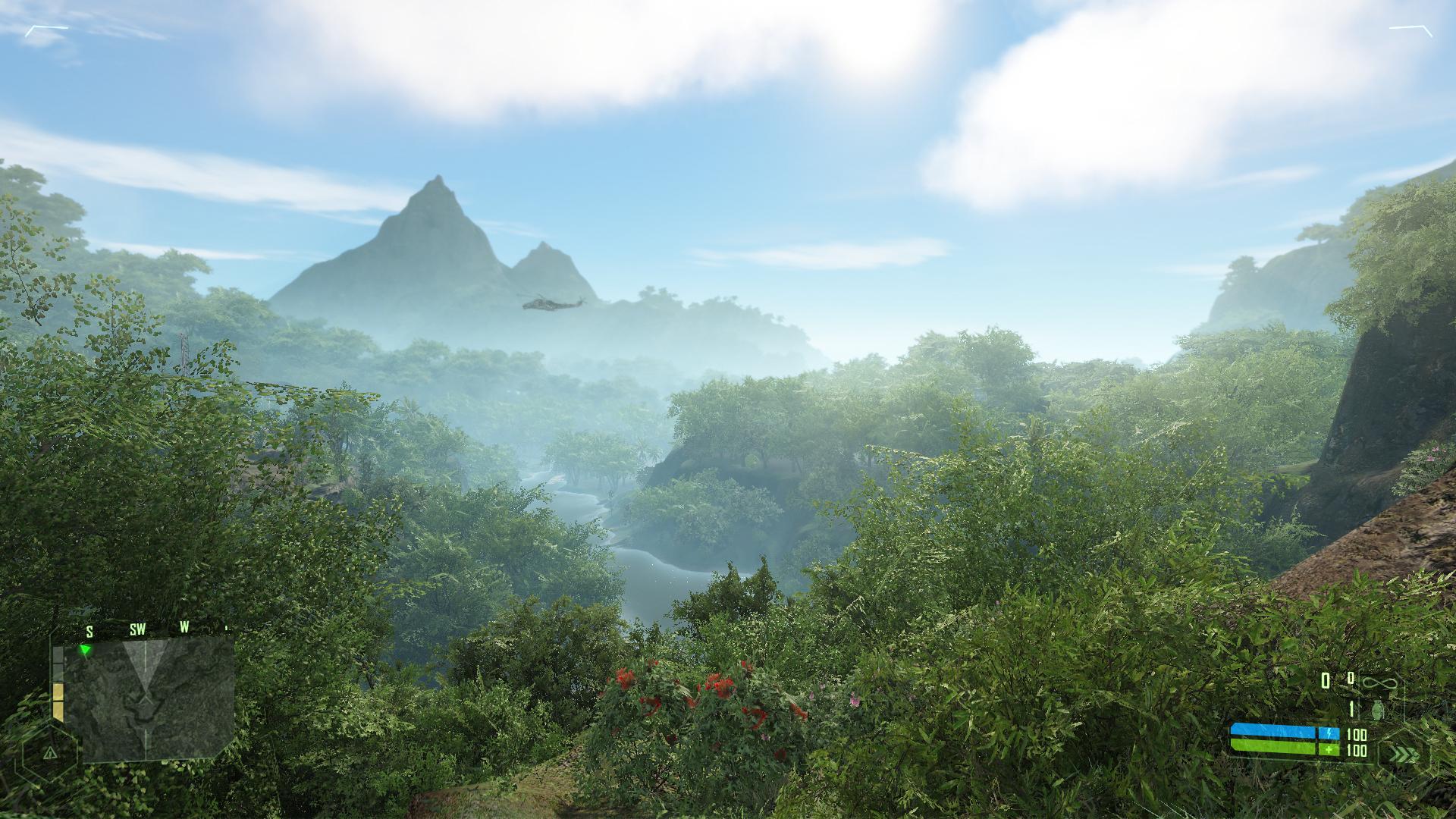Click the infinity ammo symbol
The width and height of the screenshot is (1456, 819).
[1378, 683]
